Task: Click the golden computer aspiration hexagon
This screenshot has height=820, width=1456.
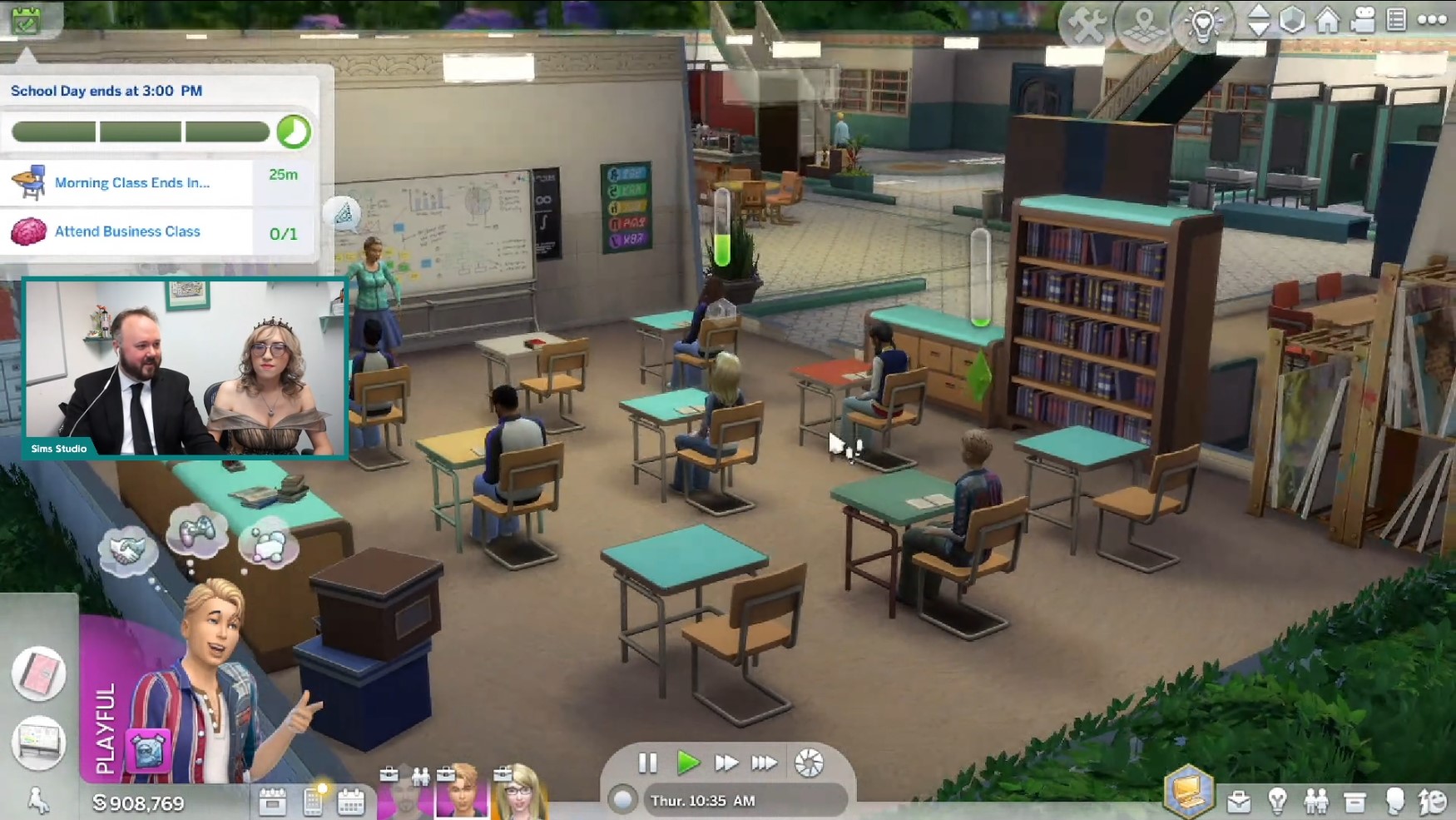Action: pyautogui.click(x=1188, y=789)
